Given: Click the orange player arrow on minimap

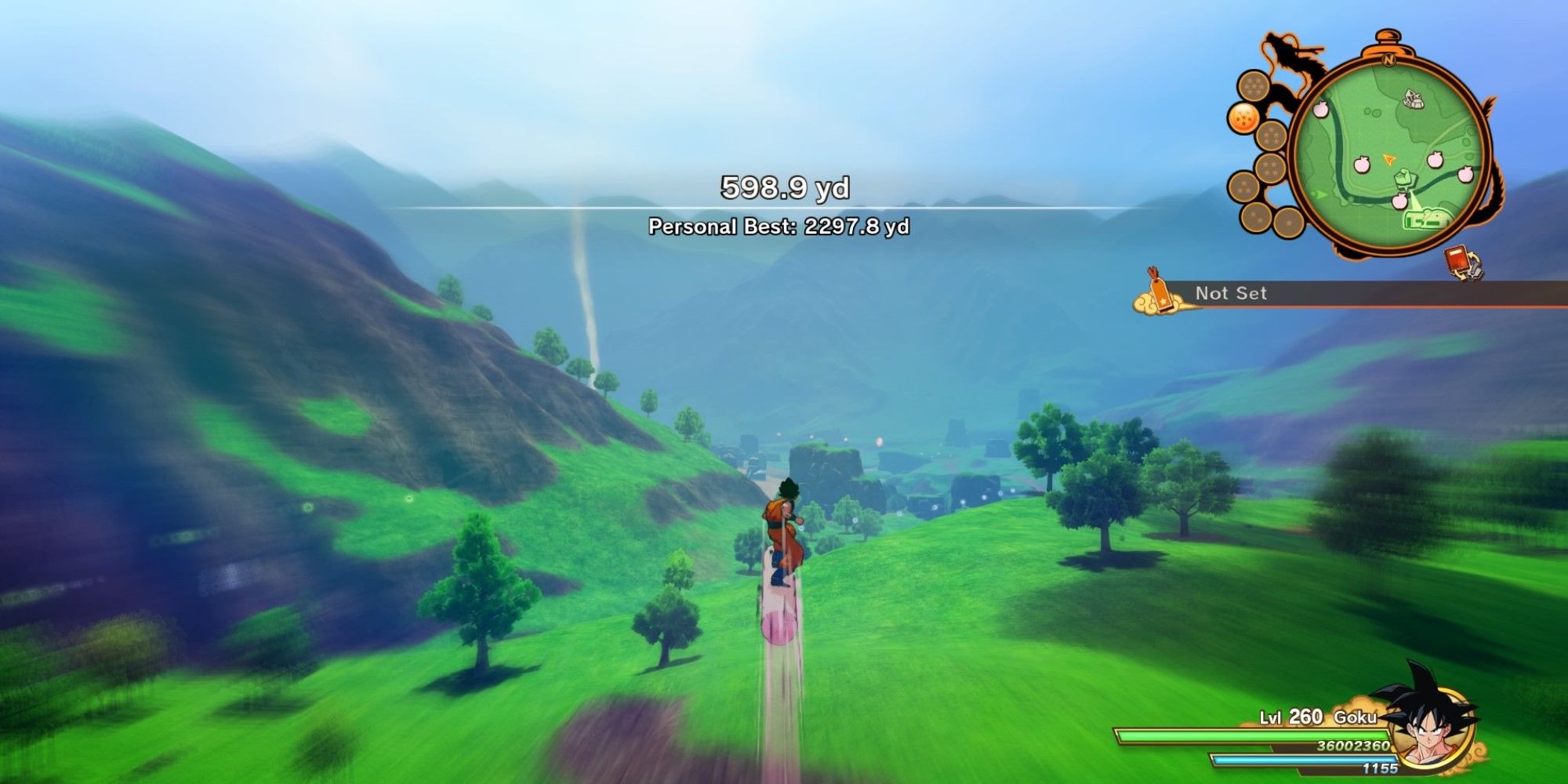Looking at the screenshot, I should (1390, 159).
